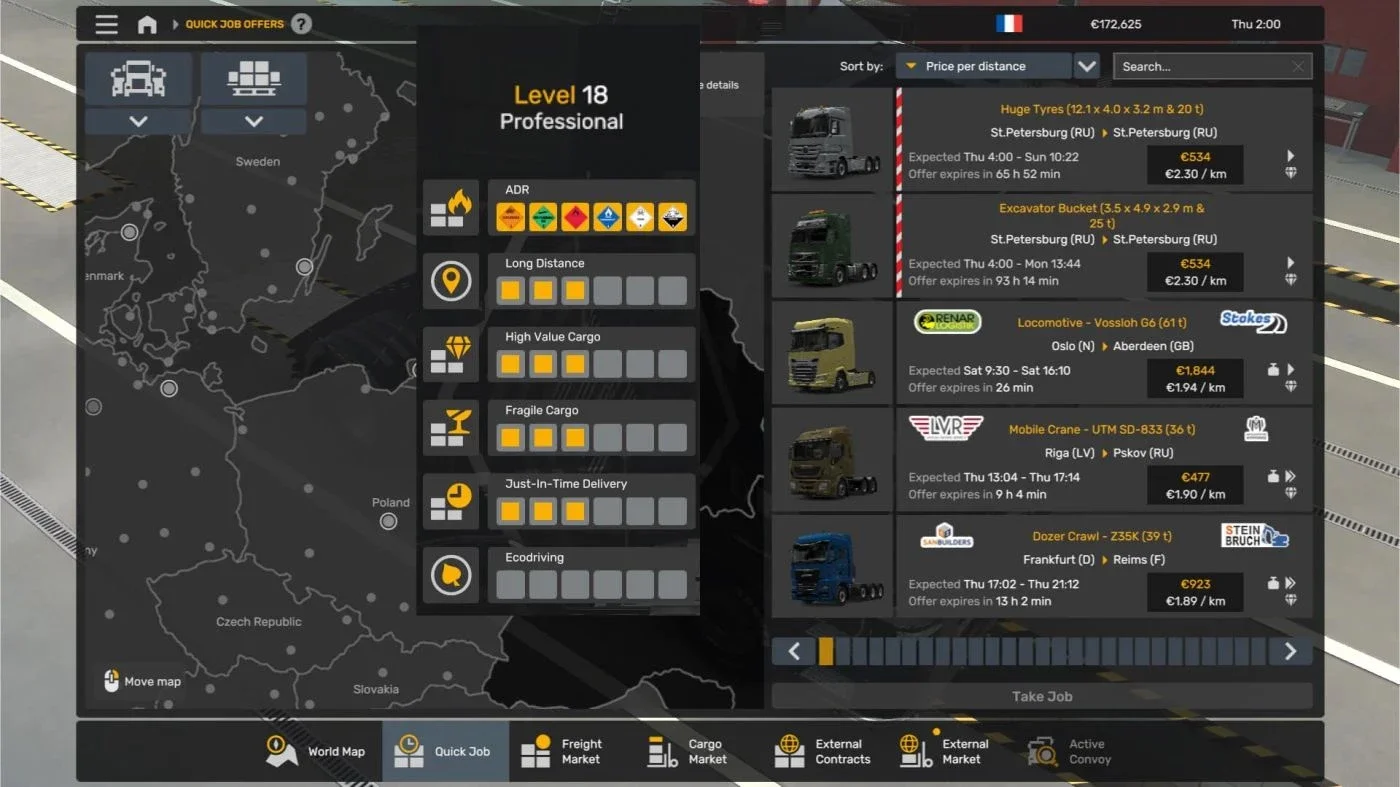
Task: Toggle the green gases ADR class
Action: [542, 215]
